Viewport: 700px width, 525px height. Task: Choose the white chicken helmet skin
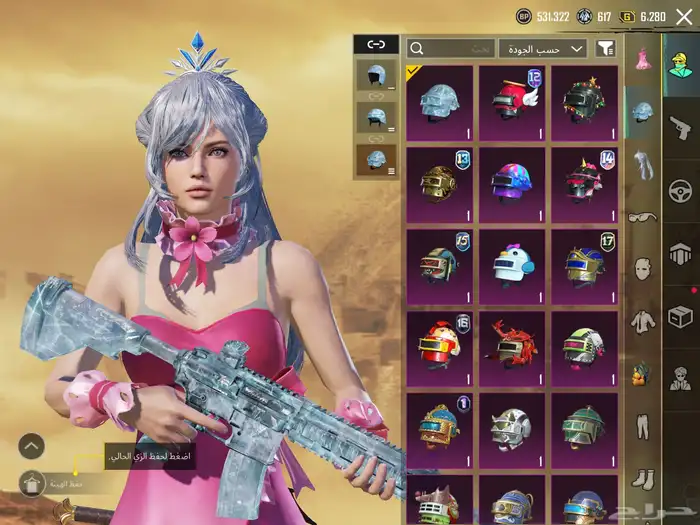coord(512,265)
